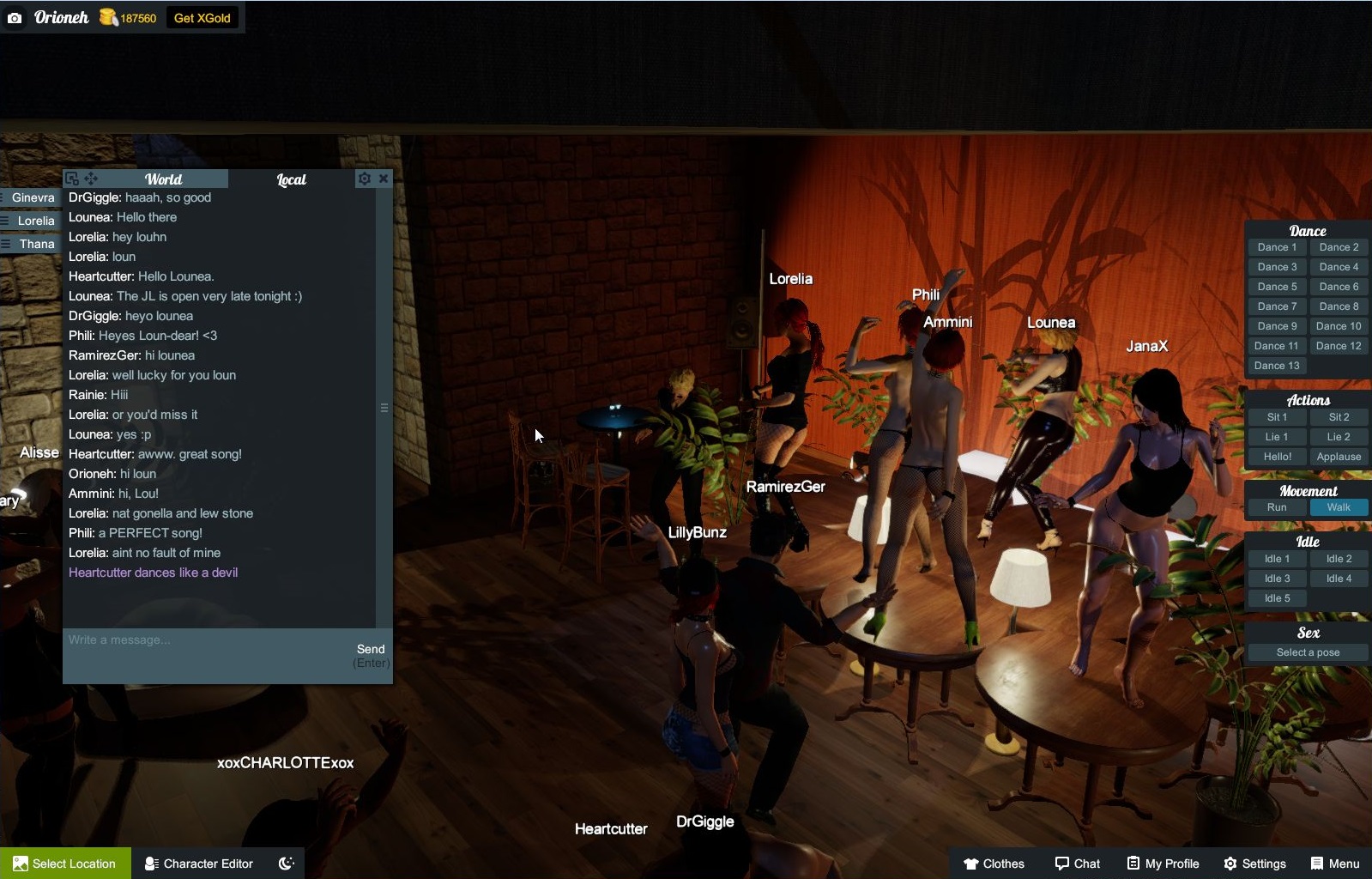
Task: Toggle the moon night-mode icon
Action: pos(287,864)
